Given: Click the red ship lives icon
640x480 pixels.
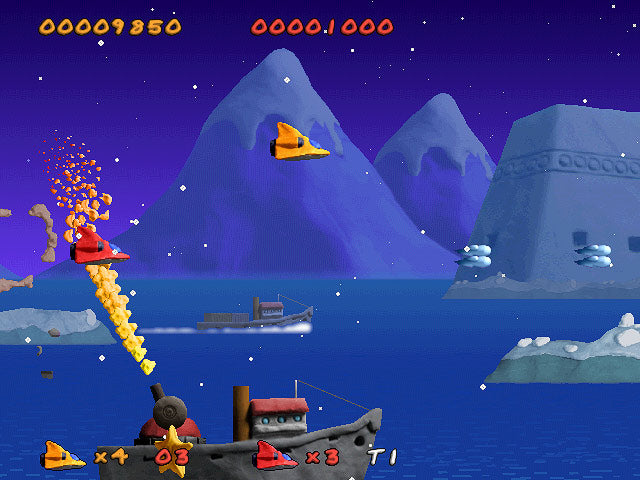Looking at the screenshot, I should tap(276, 455).
